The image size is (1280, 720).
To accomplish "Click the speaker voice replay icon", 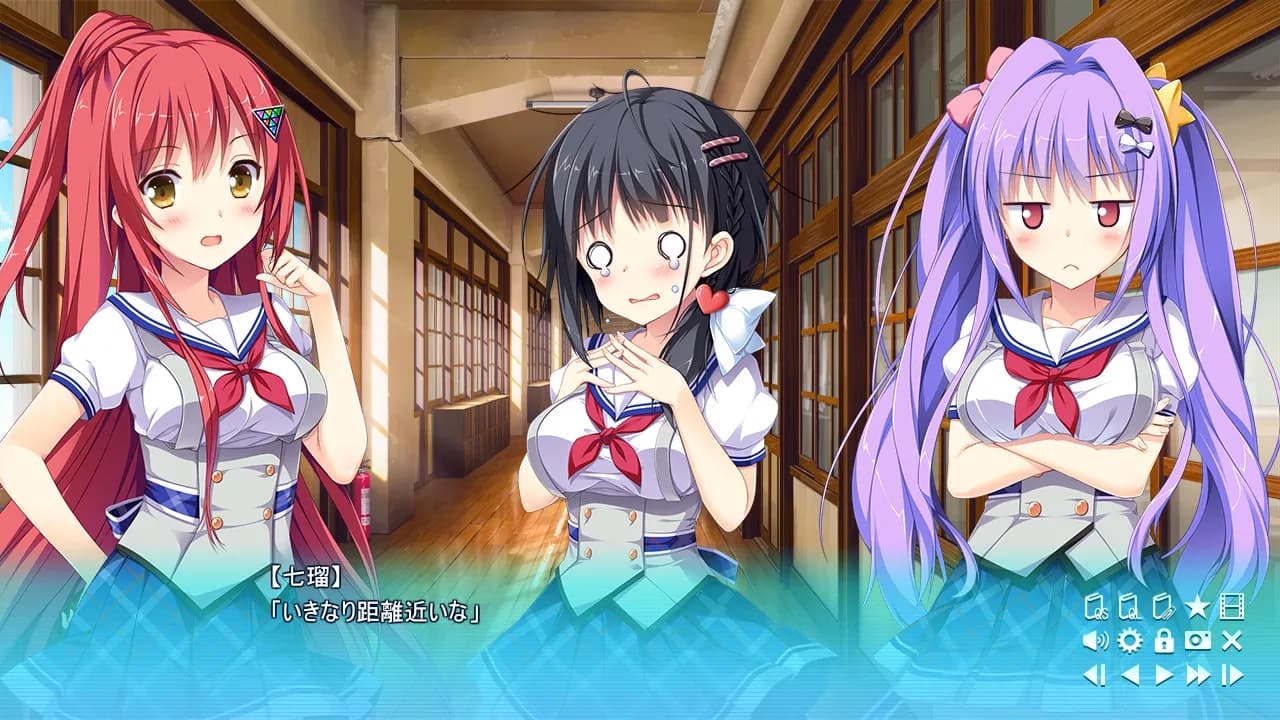I will (x=1094, y=640).
